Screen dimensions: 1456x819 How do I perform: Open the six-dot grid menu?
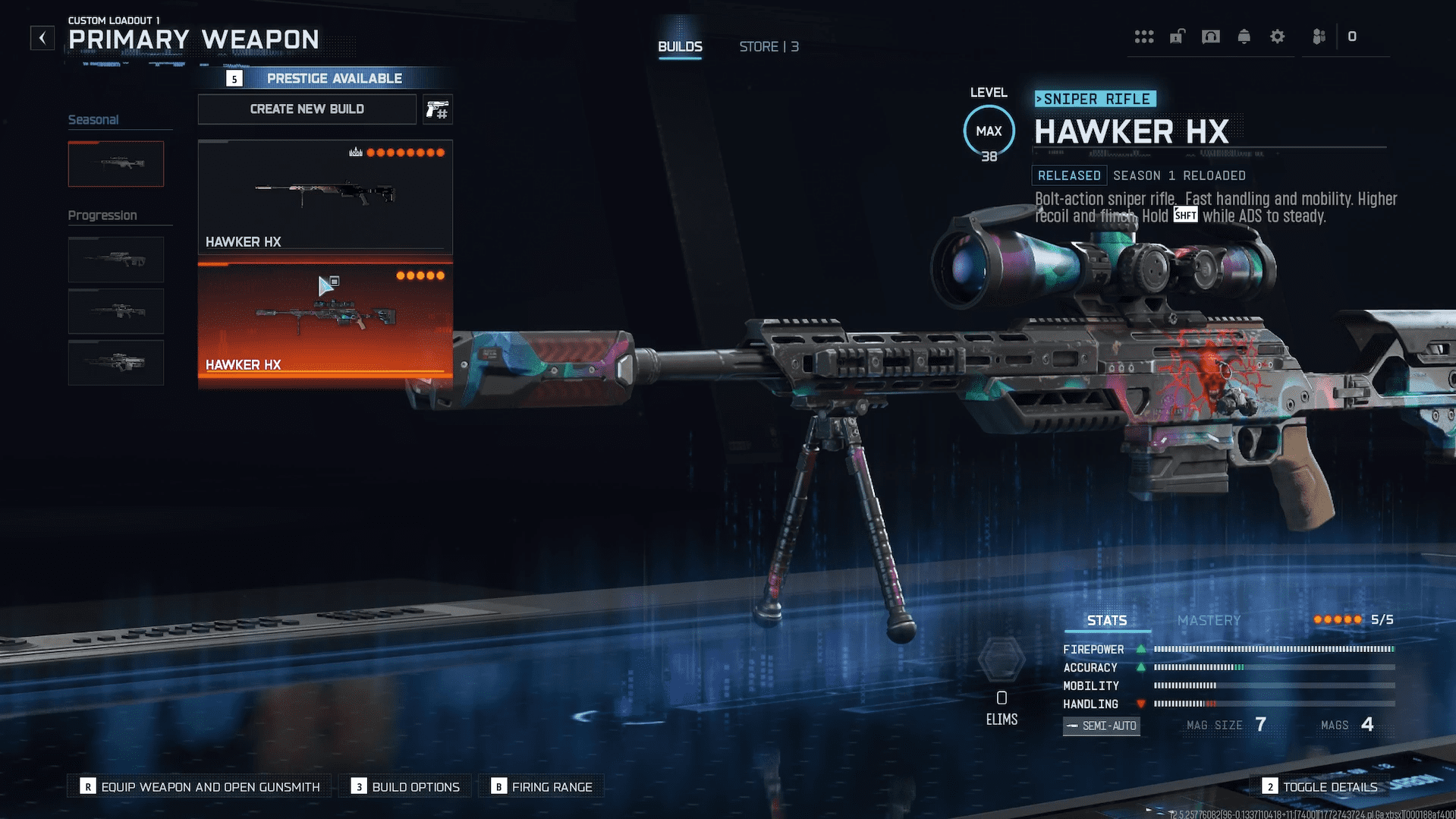[x=1144, y=36]
